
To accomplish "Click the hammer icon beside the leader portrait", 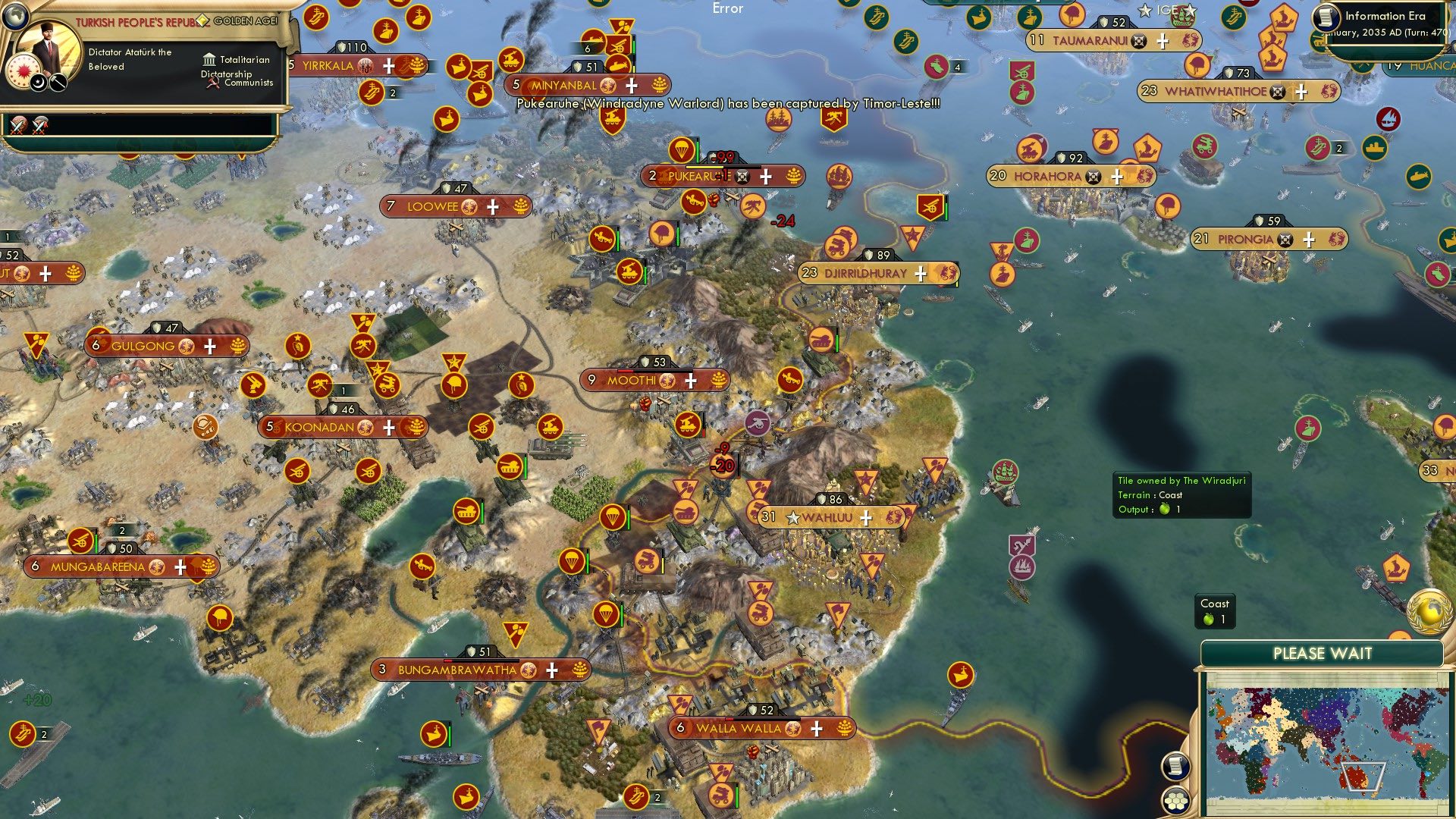I will 58,82.
